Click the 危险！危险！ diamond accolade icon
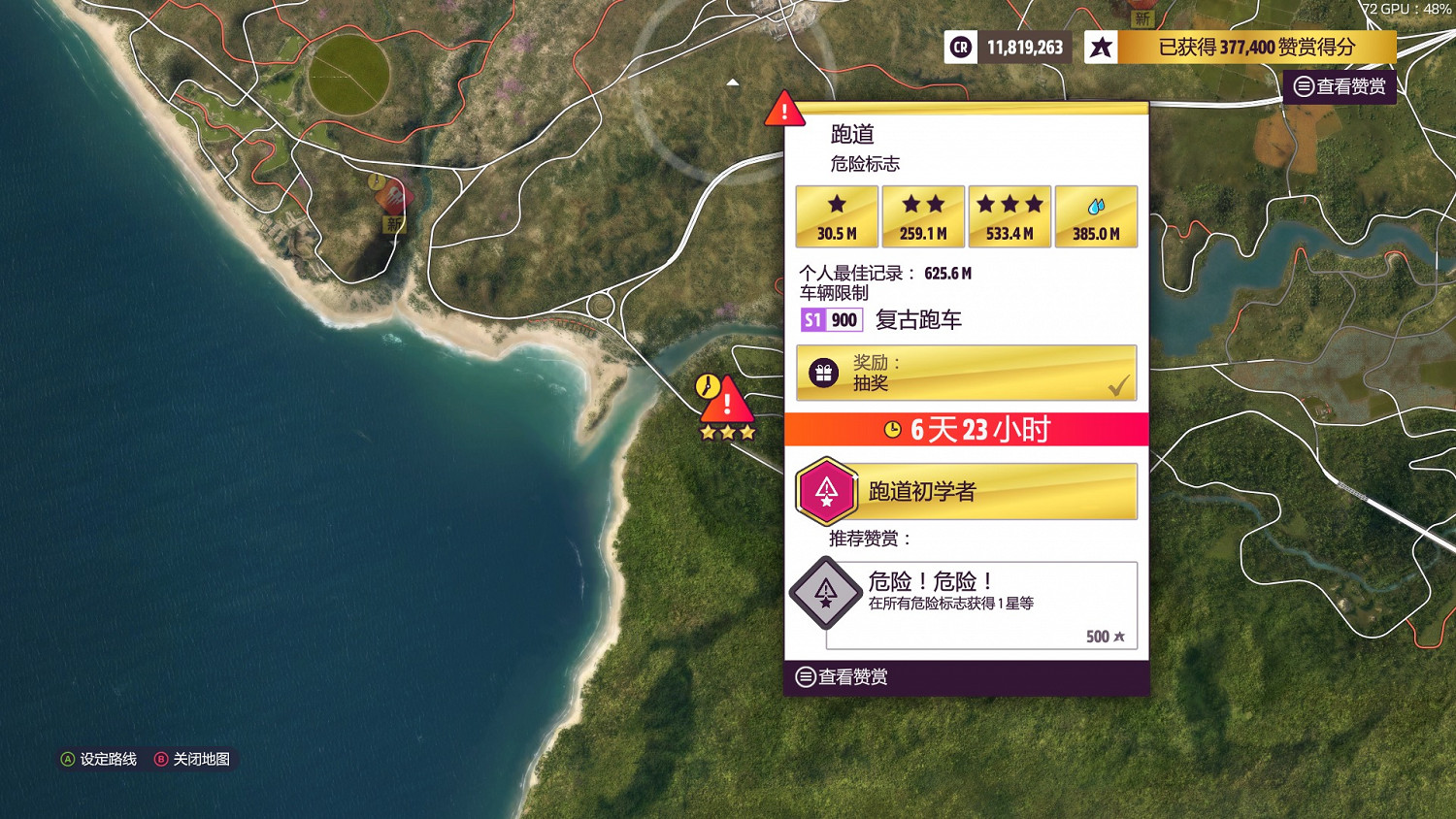This screenshot has width=1456, height=819. coord(825,594)
